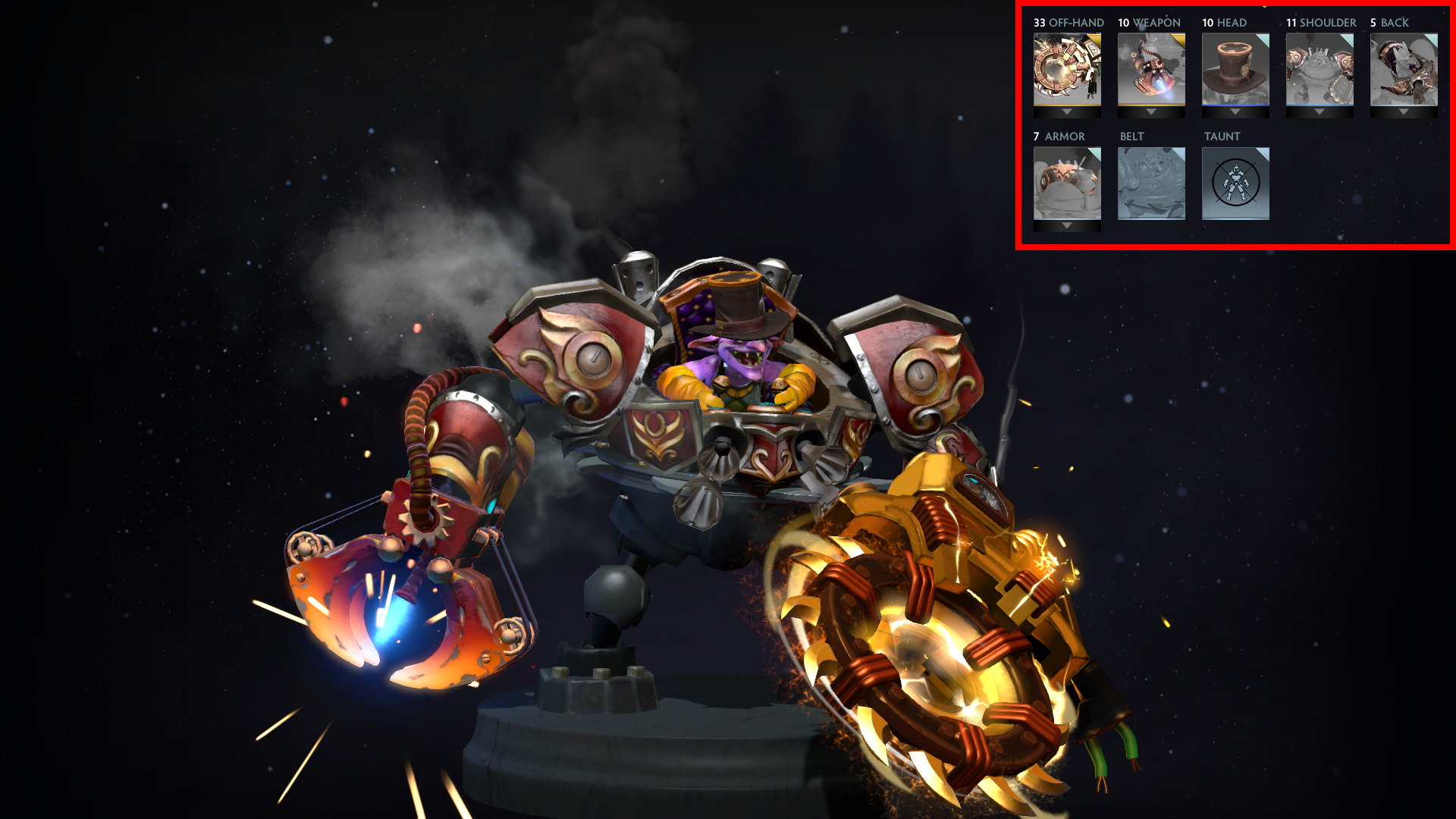Expand the dropdown arrow under Armor slot
This screenshot has height=819, width=1456.
[1067, 226]
